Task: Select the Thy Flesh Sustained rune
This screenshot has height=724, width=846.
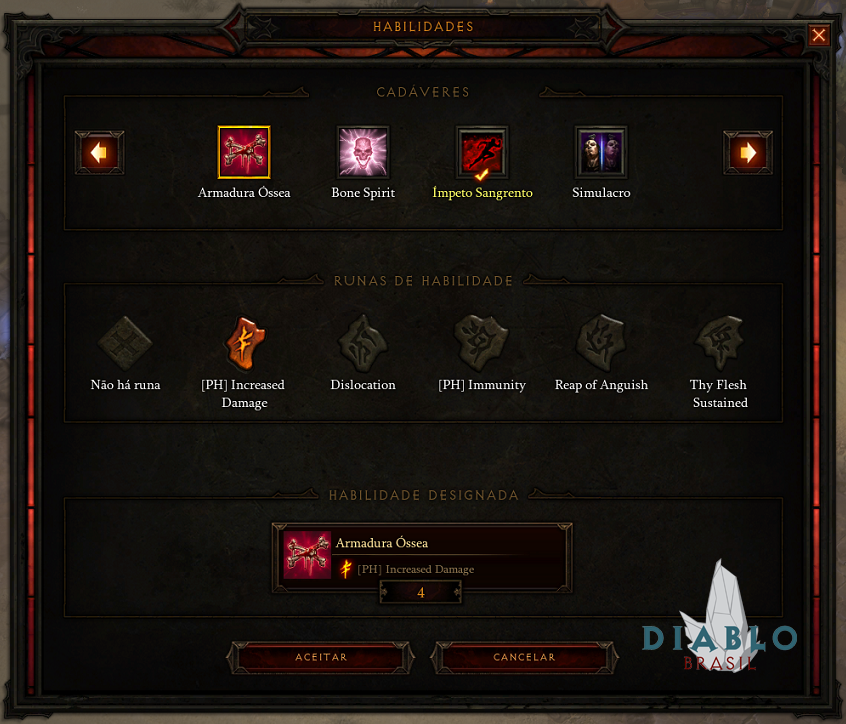Action: pyautogui.click(x=719, y=343)
